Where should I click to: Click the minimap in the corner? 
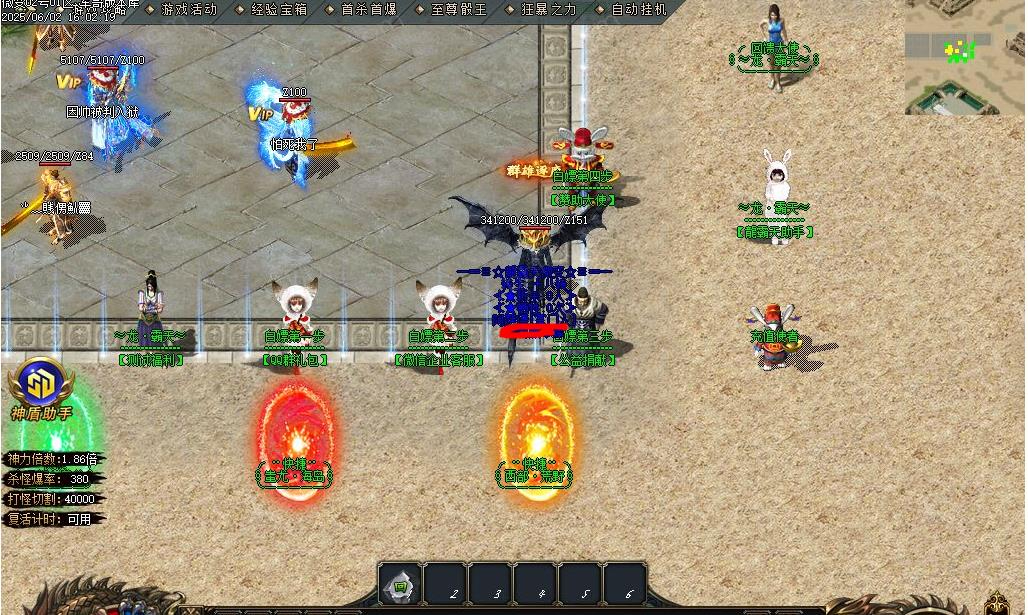click(x=964, y=57)
